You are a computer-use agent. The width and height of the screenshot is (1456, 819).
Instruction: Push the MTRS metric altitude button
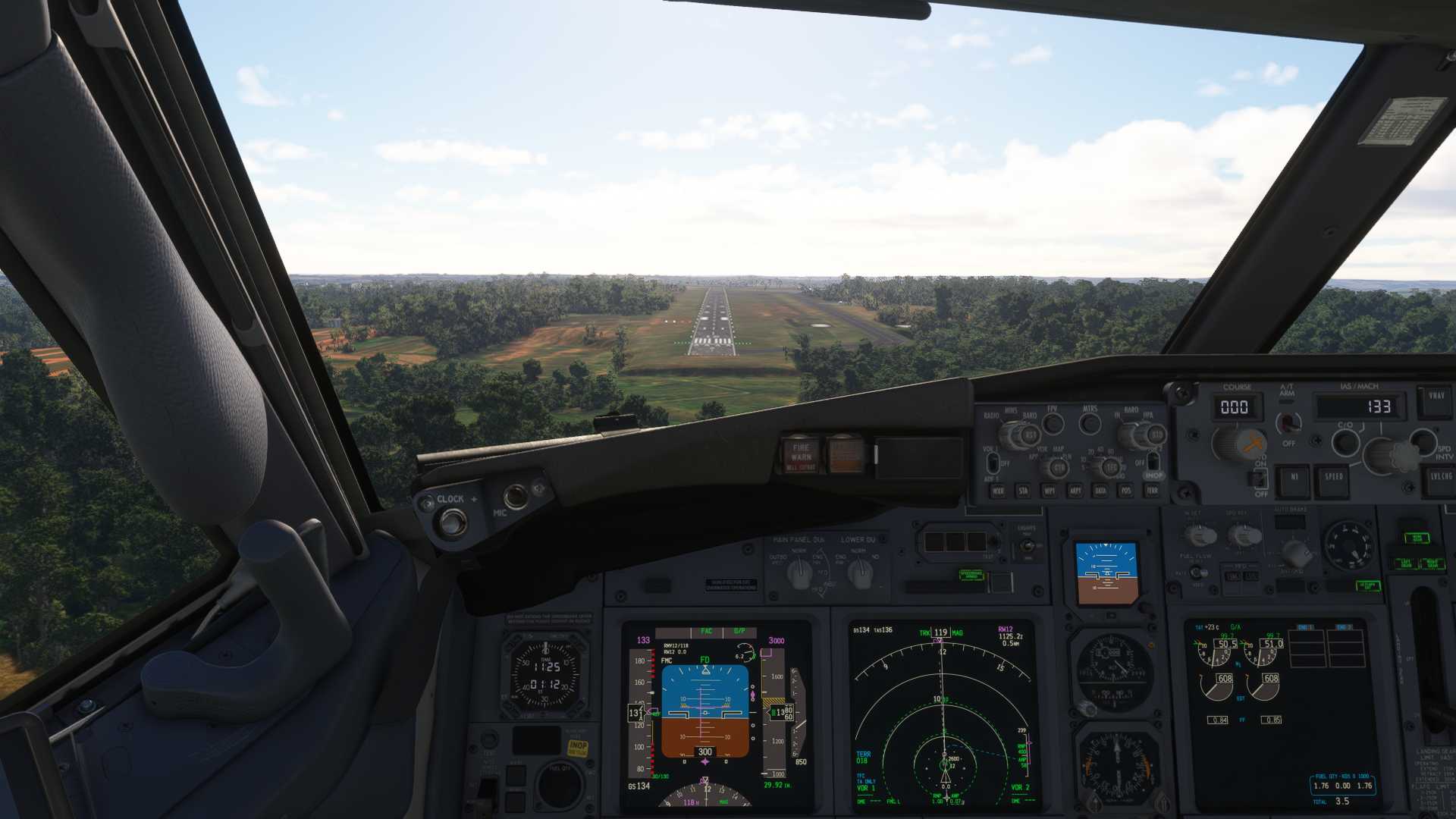tap(1090, 423)
